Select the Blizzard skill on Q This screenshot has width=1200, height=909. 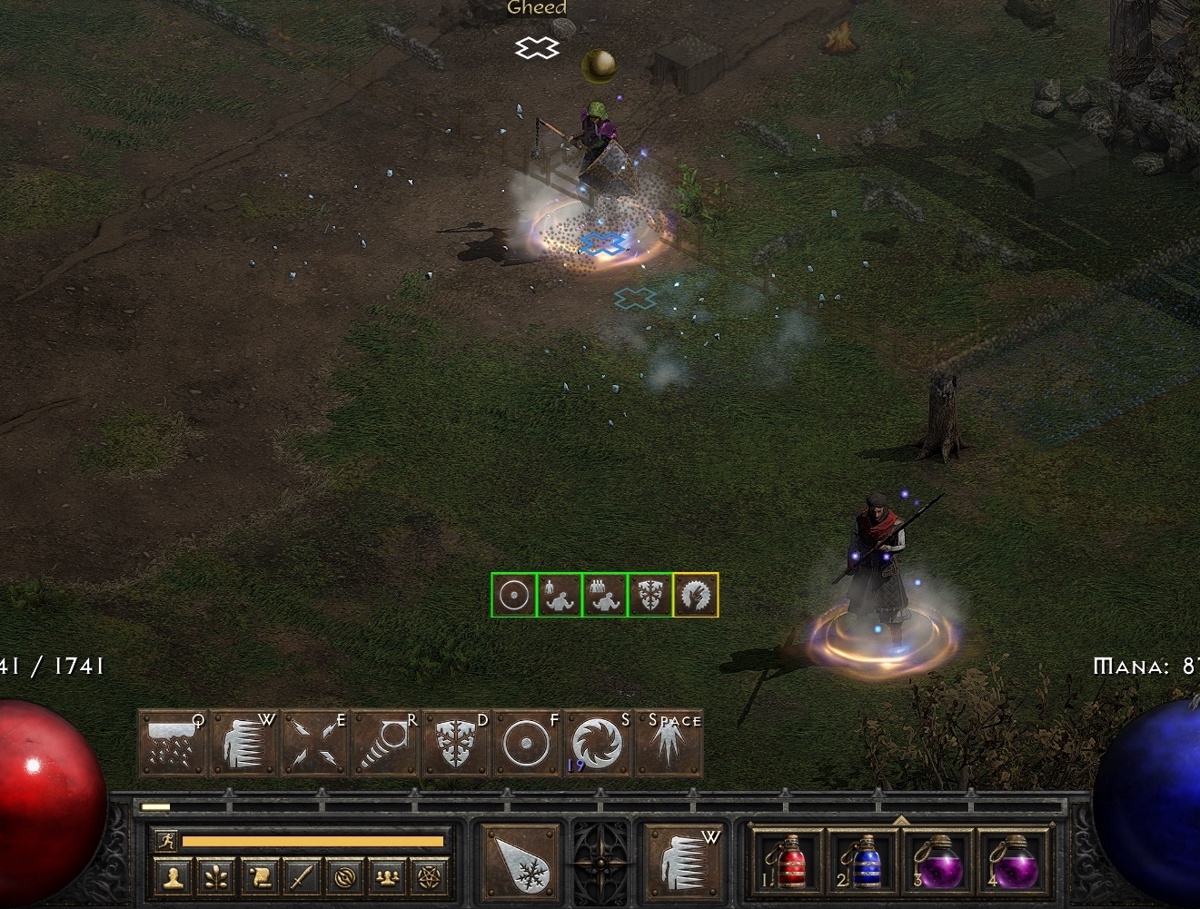pos(173,744)
